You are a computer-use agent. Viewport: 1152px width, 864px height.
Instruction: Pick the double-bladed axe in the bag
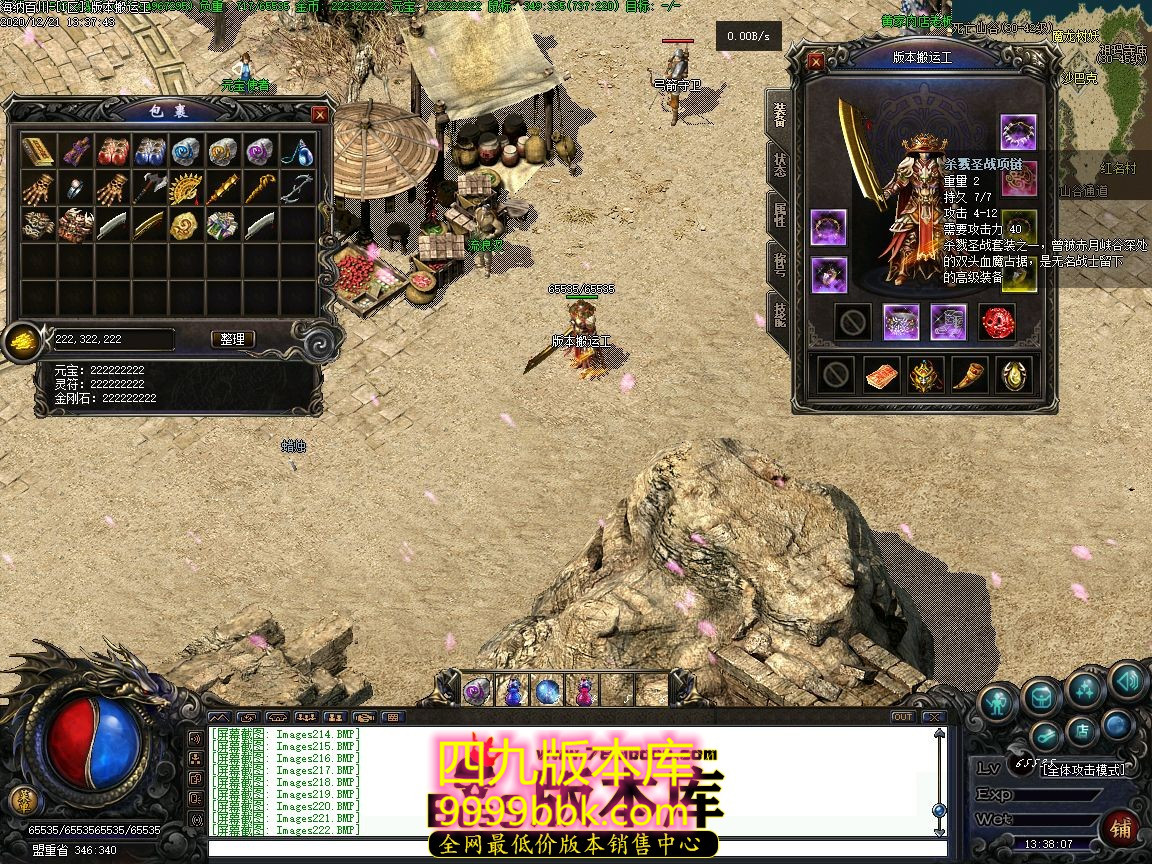coord(149,188)
